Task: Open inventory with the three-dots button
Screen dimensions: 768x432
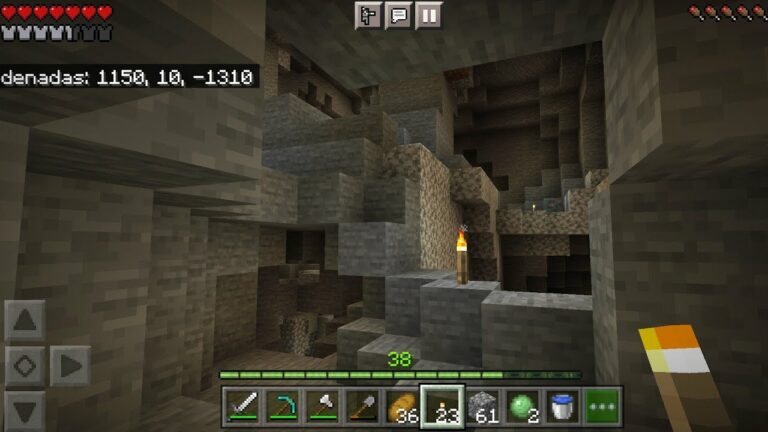Action: (x=602, y=406)
